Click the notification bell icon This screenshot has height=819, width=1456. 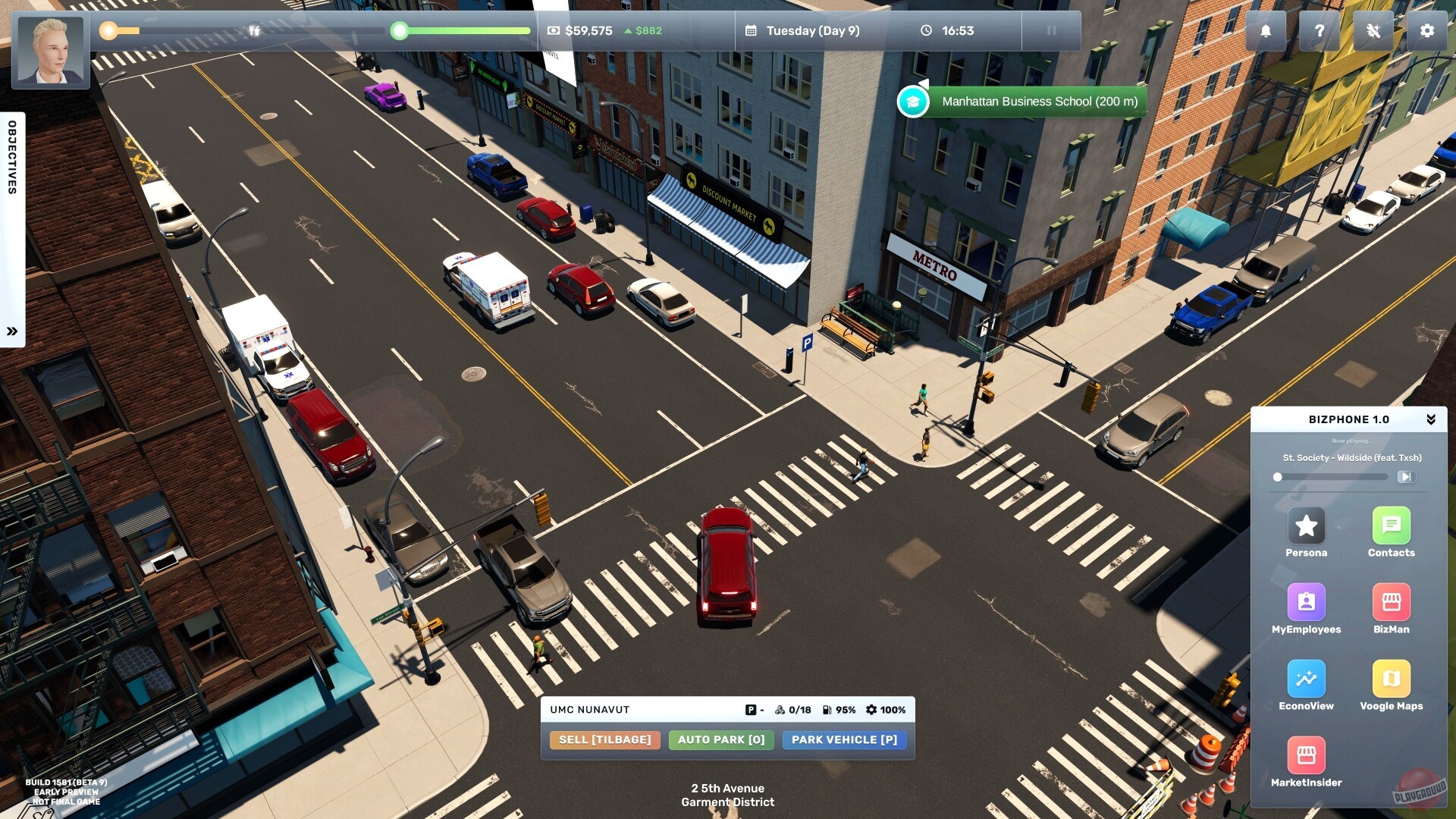click(1265, 31)
